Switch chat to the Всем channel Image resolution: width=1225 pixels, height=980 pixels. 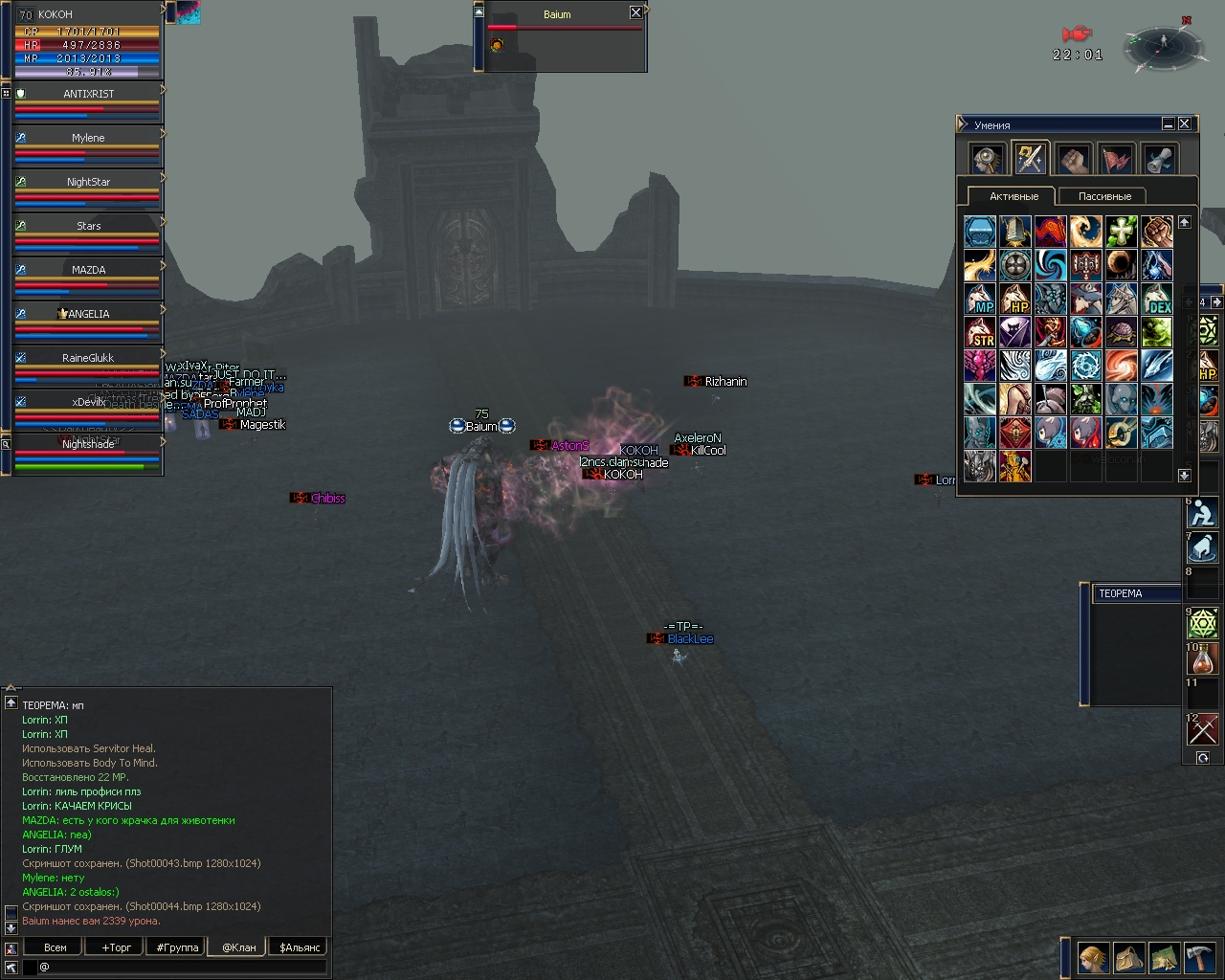[x=56, y=947]
